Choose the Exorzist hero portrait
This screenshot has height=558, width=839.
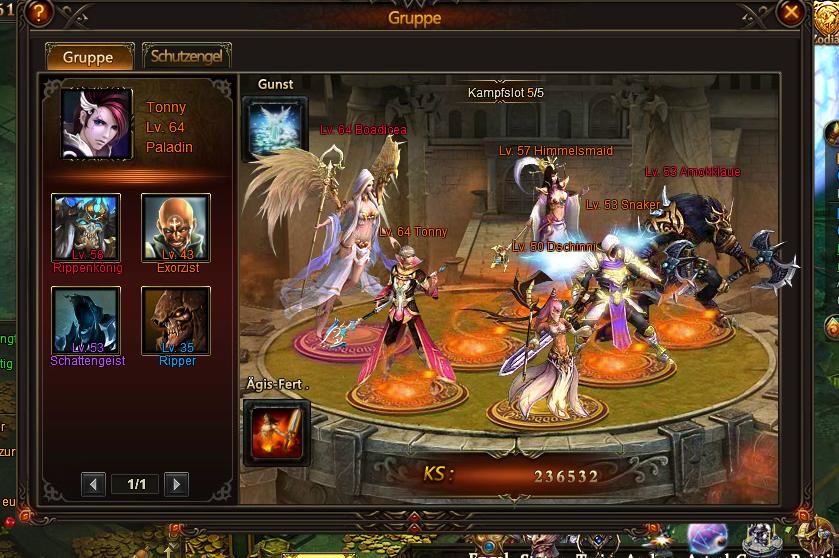pyautogui.click(x=176, y=227)
